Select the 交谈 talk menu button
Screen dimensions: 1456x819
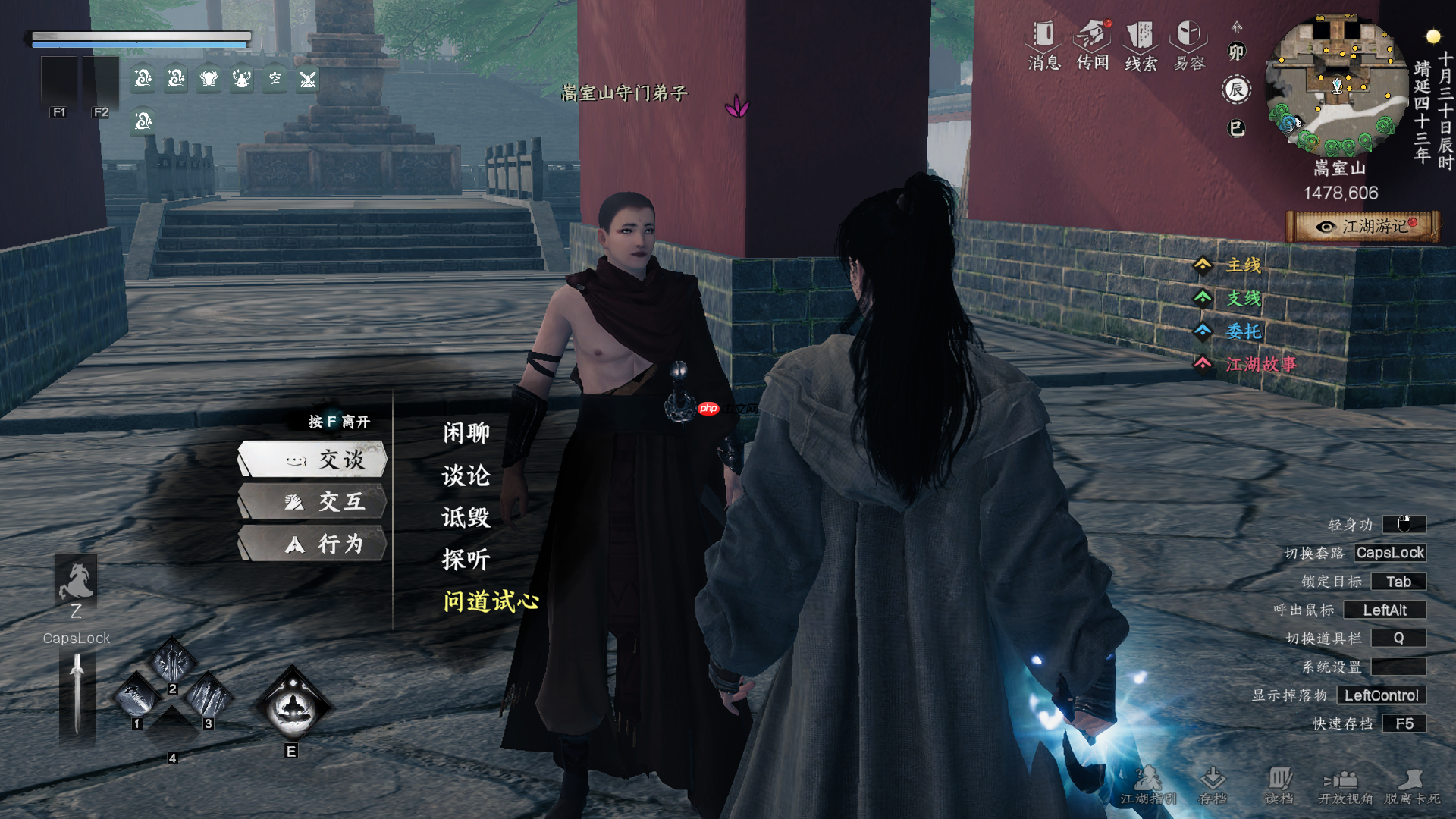pos(313,460)
